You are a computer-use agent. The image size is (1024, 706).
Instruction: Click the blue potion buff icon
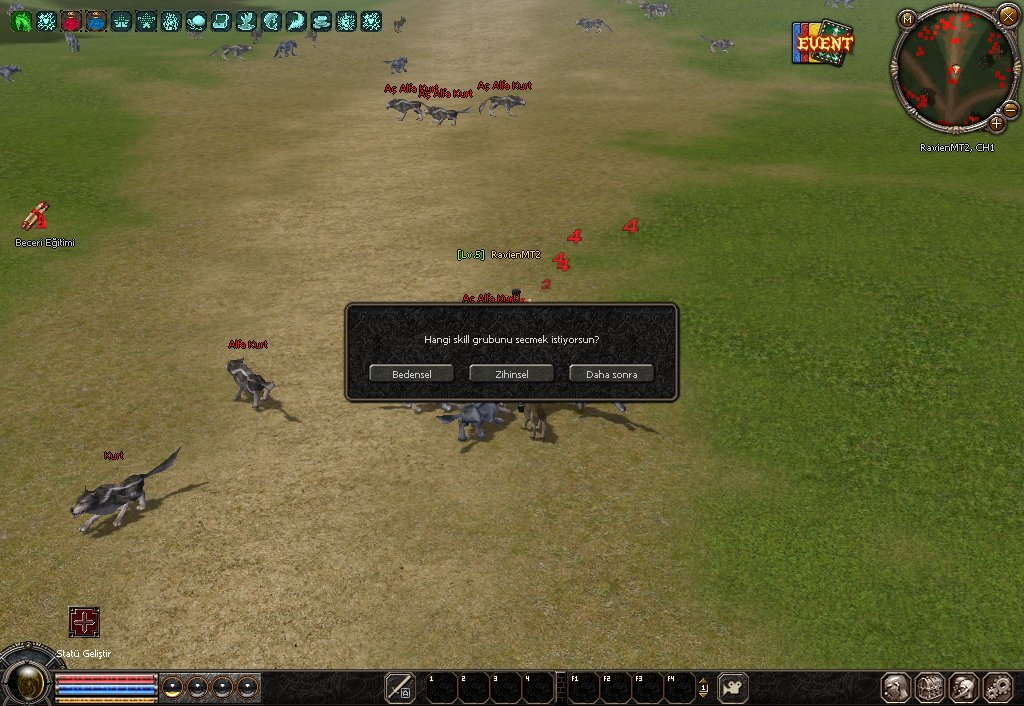96,21
